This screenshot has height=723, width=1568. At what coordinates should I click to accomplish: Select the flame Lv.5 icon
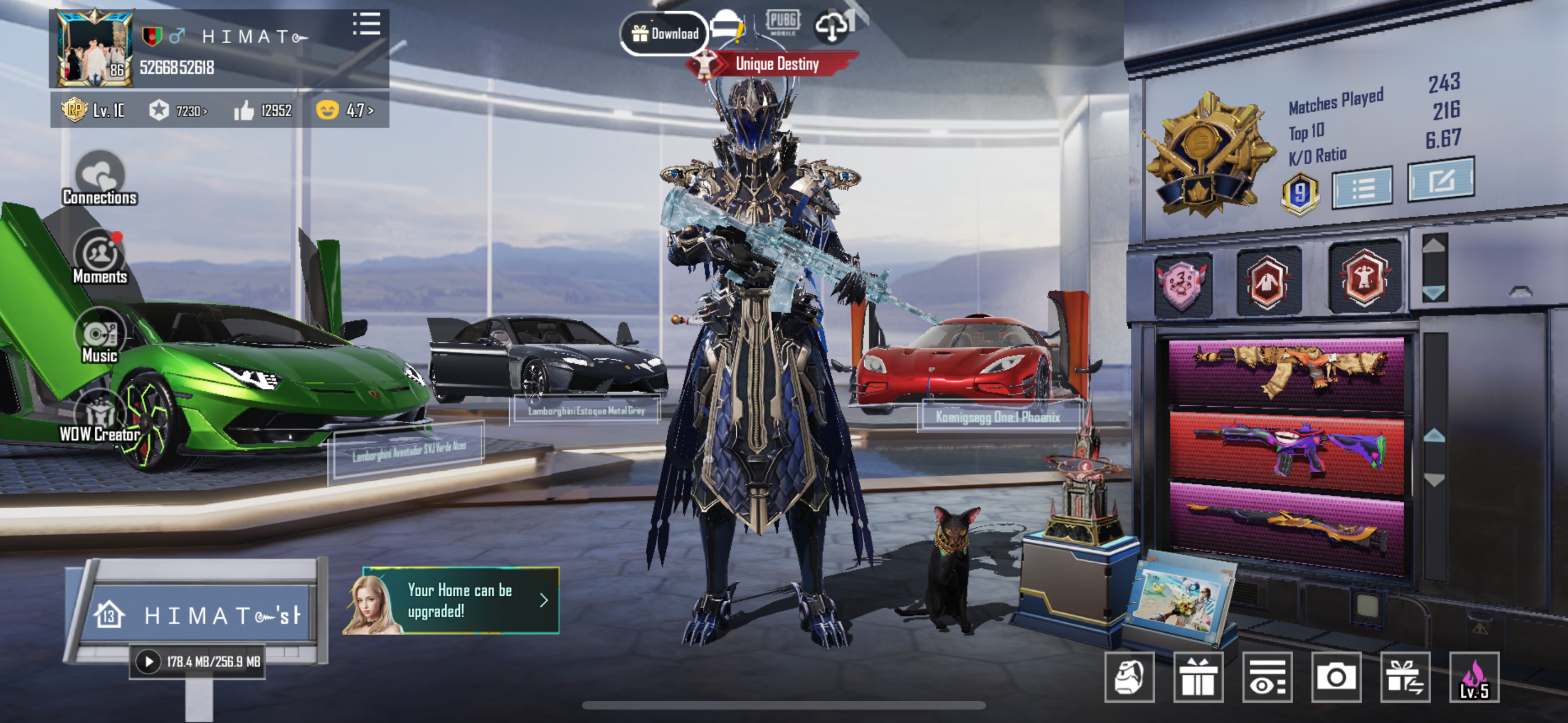coord(1474,676)
